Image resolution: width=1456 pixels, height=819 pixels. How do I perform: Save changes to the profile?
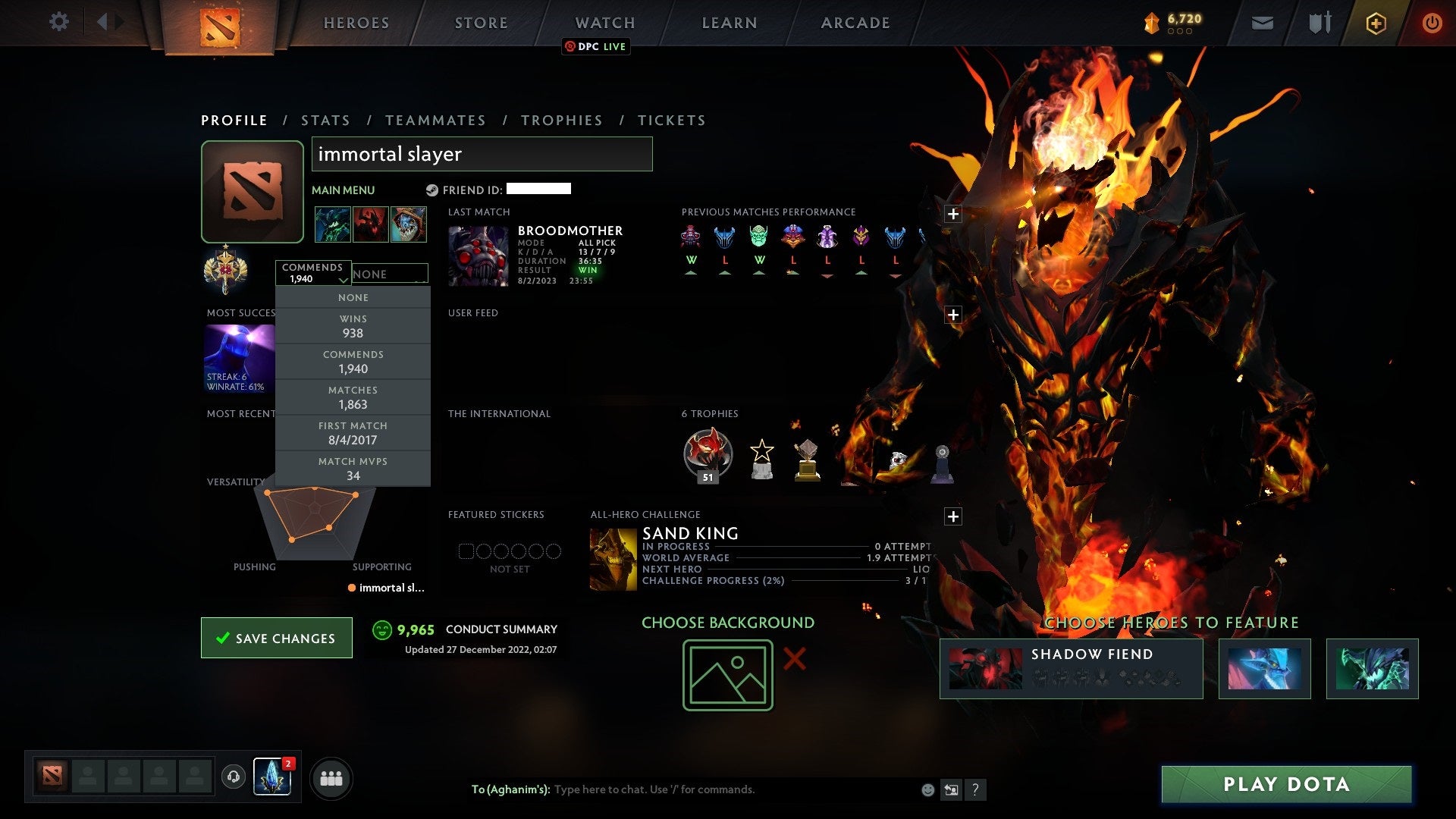(x=277, y=638)
